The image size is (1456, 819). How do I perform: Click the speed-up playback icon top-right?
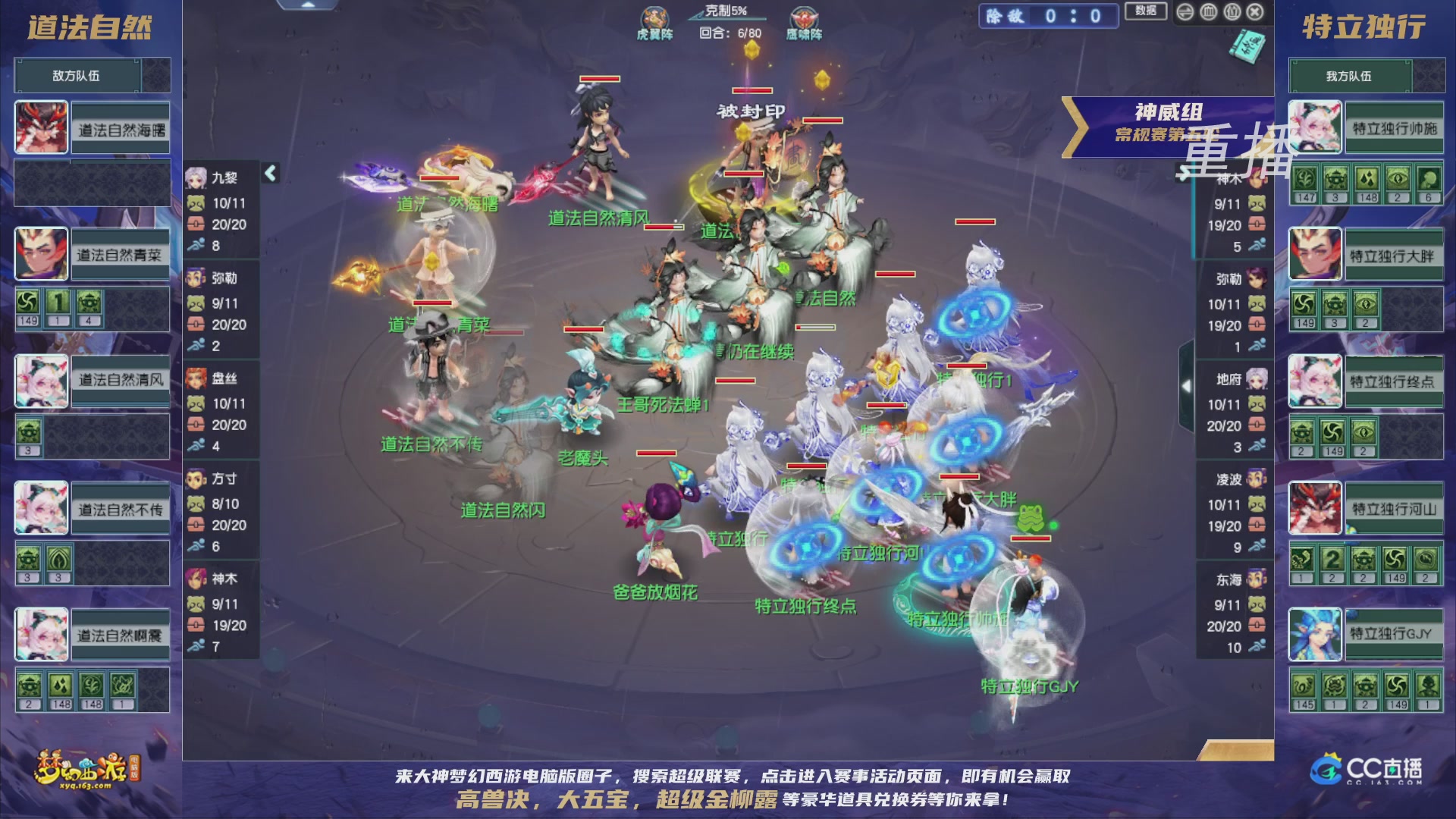point(1185,11)
